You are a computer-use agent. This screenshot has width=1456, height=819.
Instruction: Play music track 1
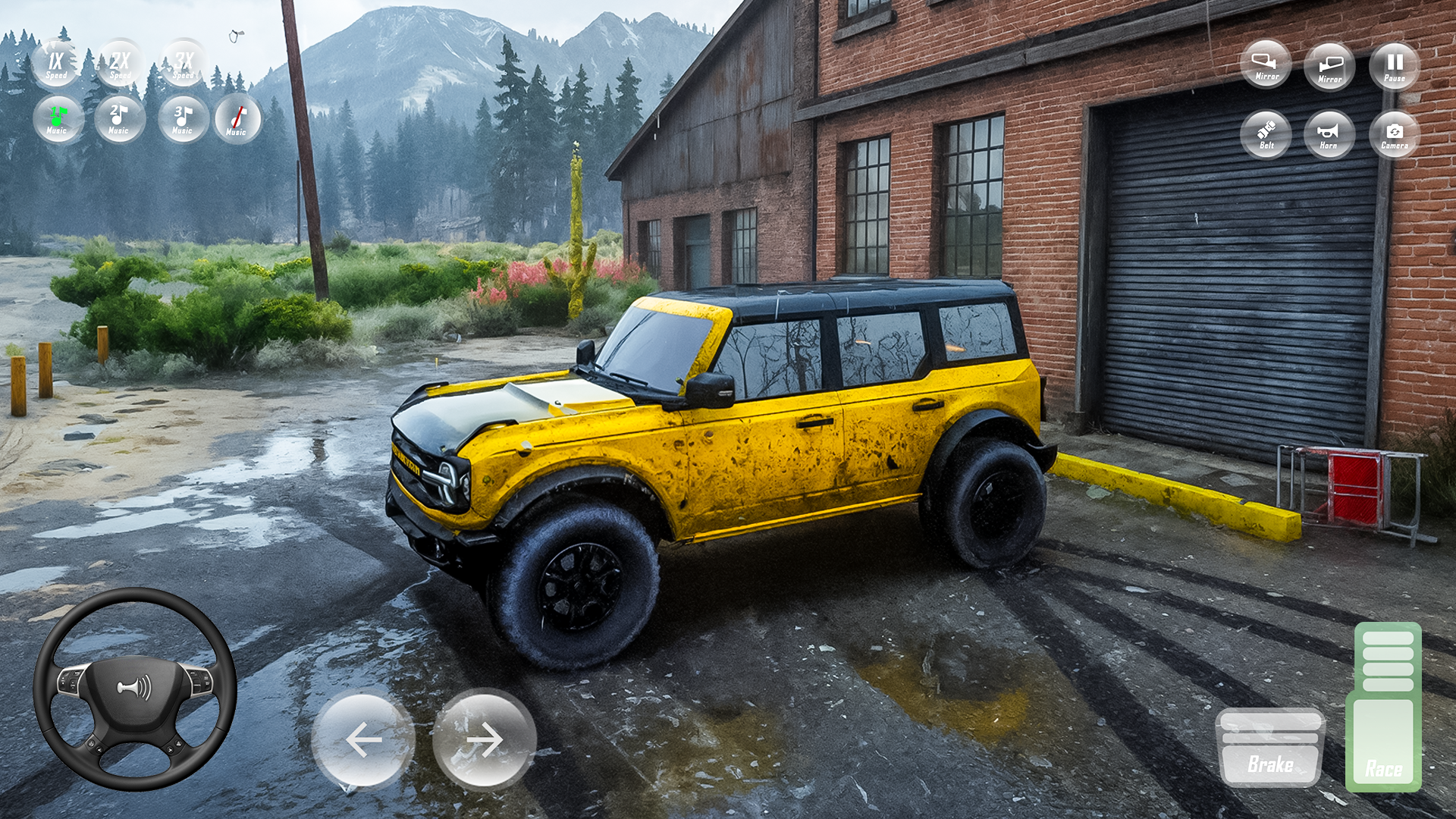point(58,119)
